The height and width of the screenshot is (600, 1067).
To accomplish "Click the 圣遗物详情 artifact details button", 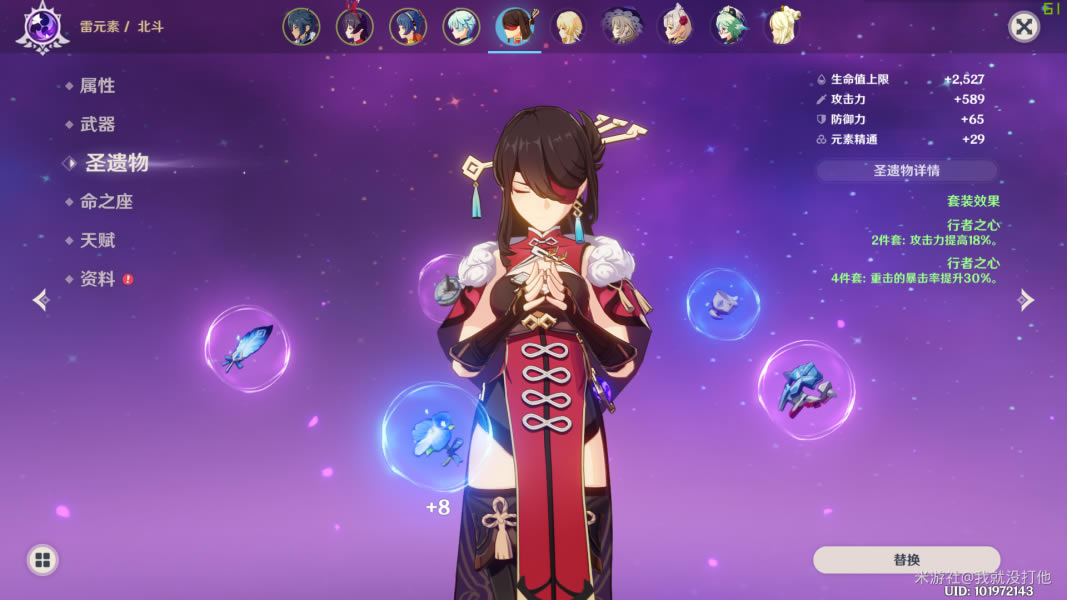I will [906, 171].
